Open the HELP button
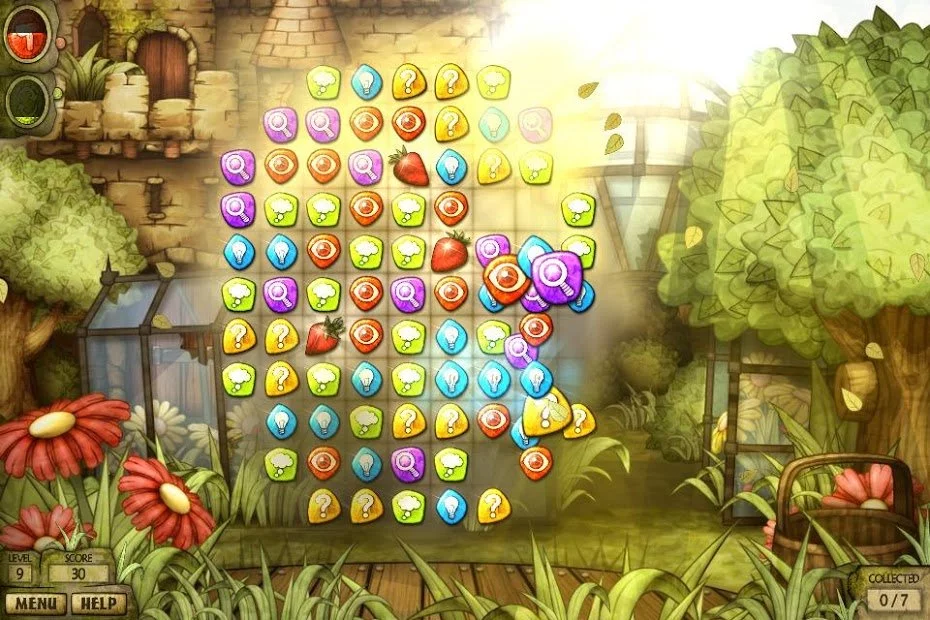This screenshot has height=620, width=930. click(x=100, y=603)
